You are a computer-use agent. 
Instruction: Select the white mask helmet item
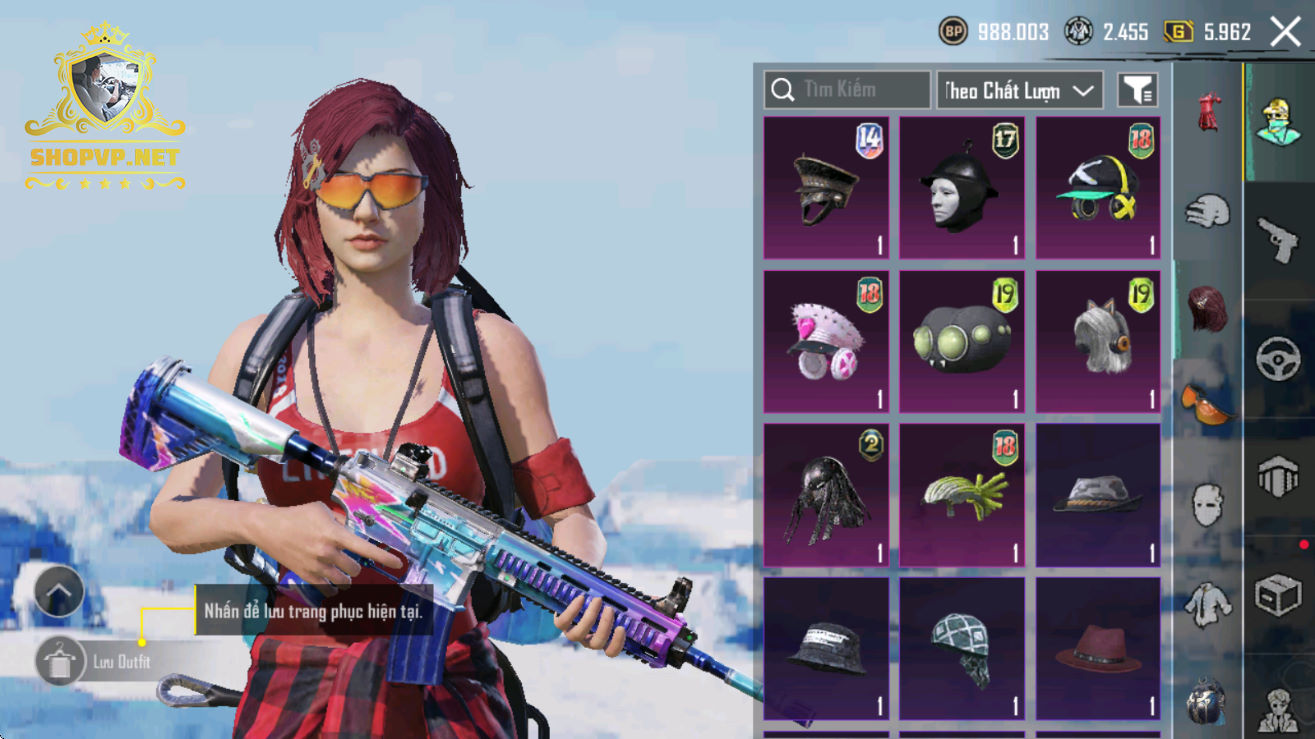[x=962, y=188]
